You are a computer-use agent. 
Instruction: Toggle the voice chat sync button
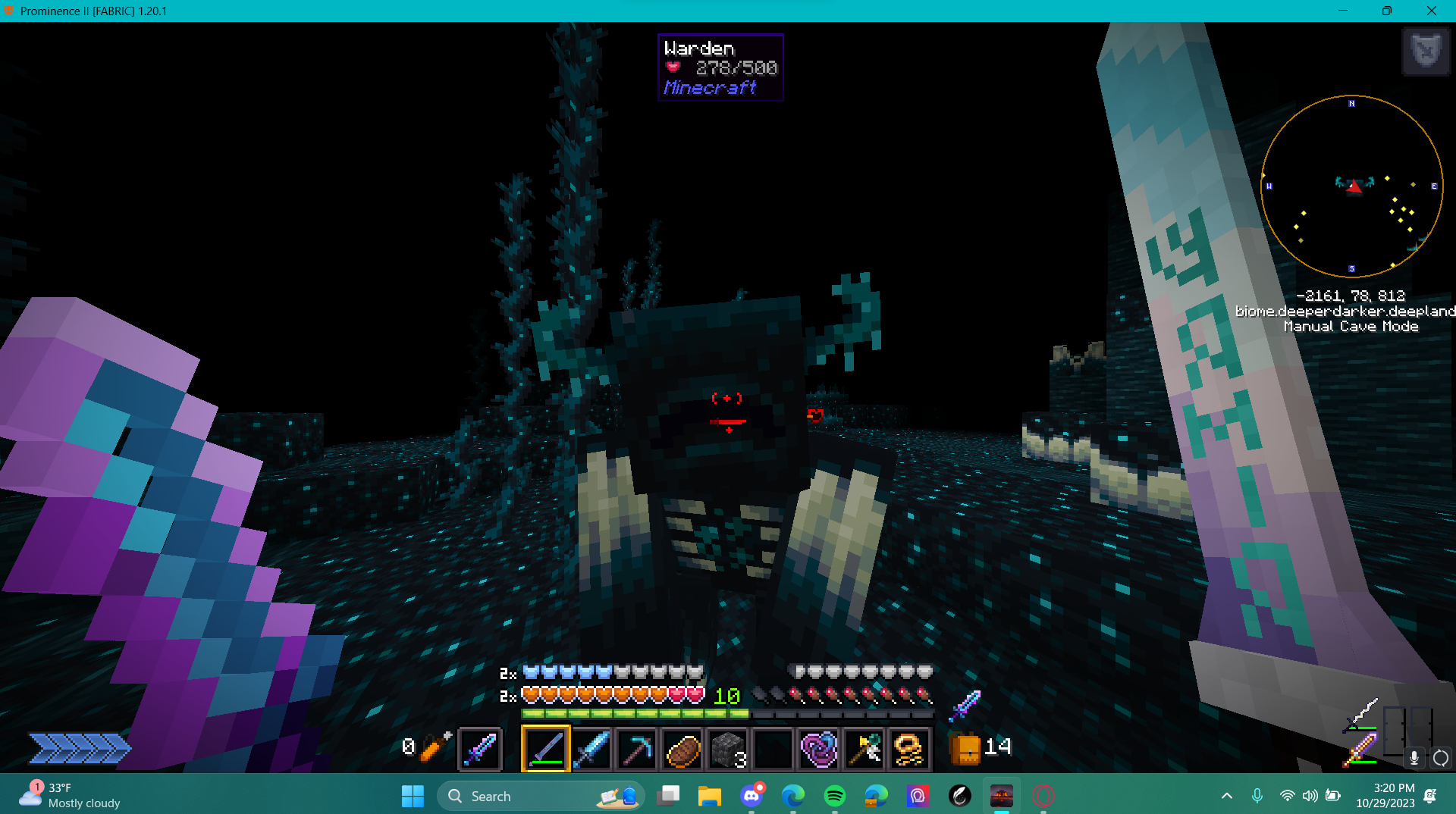coord(1440,758)
